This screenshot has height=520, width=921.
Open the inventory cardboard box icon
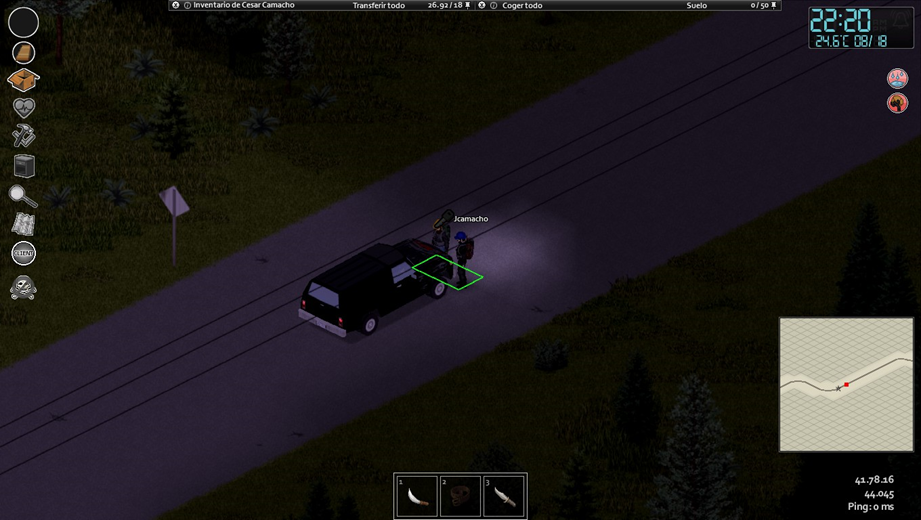[23, 79]
